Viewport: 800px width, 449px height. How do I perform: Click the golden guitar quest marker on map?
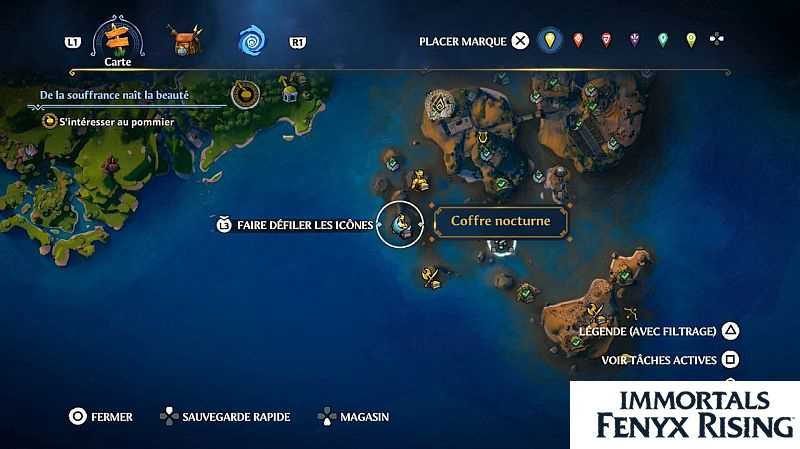240,95
